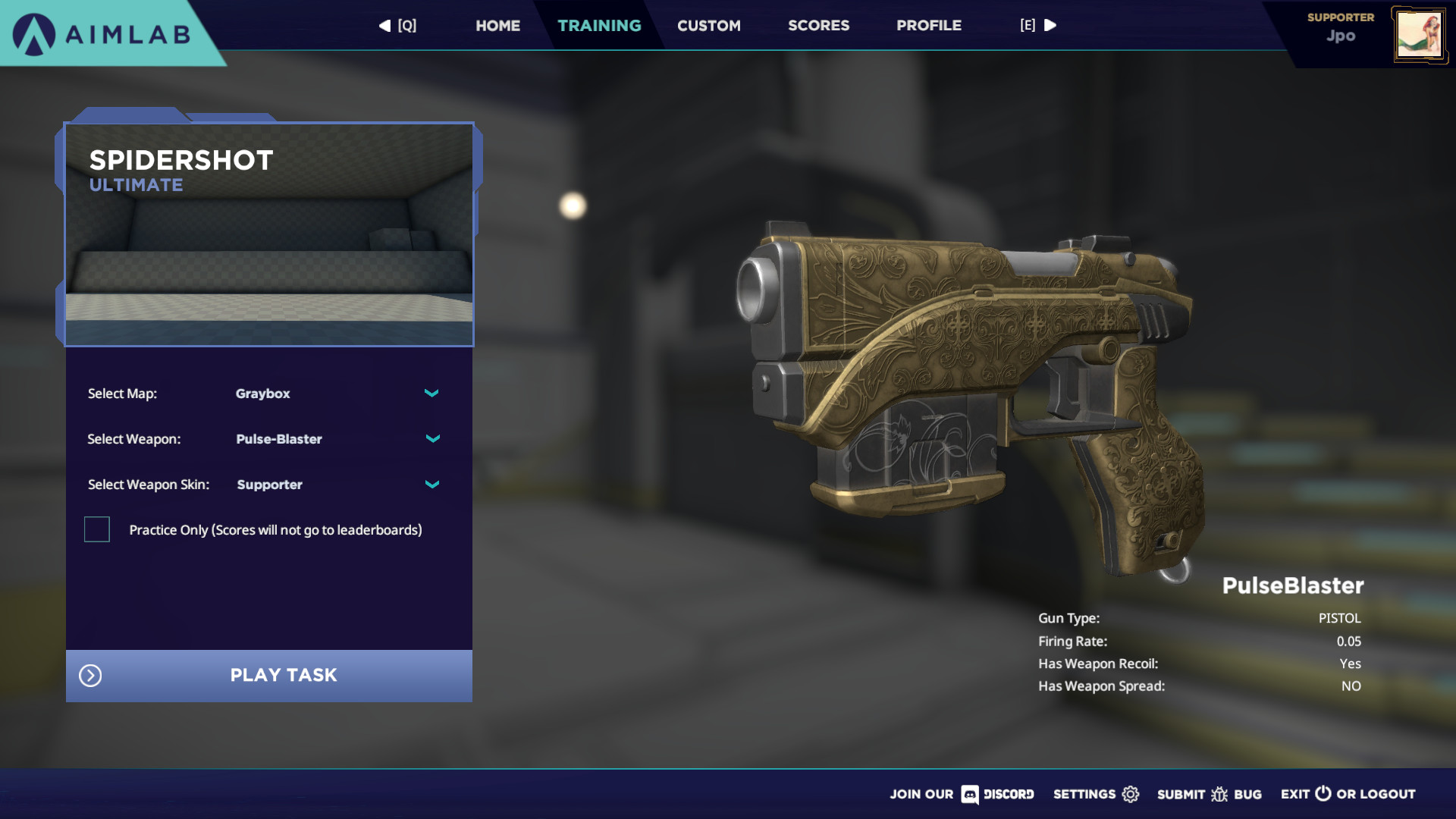Click the circular arrow on Play Task
The height and width of the screenshot is (819, 1456).
pyautogui.click(x=90, y=675)
